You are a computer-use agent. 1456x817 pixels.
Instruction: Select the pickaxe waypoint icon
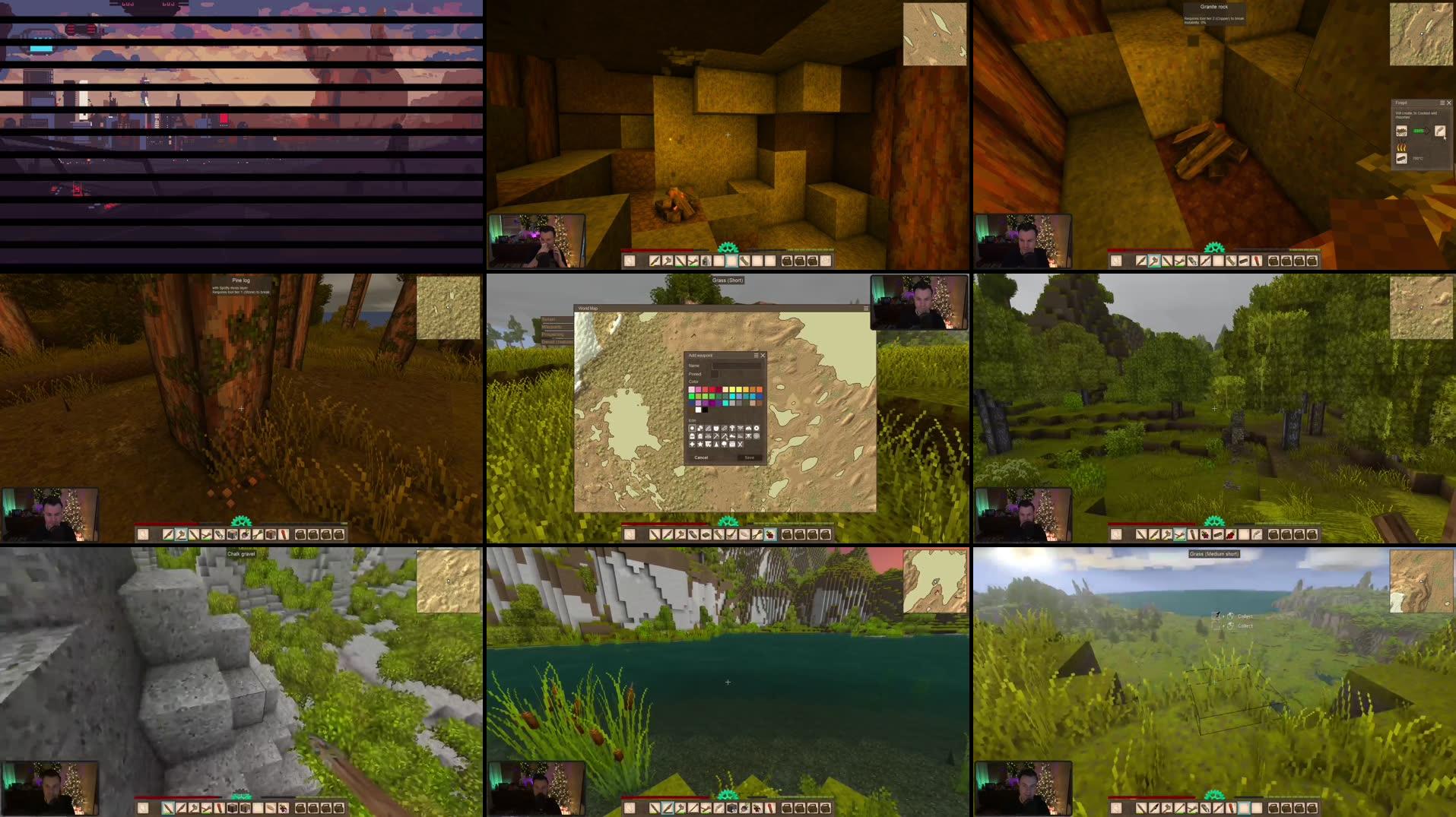point(717,436)
